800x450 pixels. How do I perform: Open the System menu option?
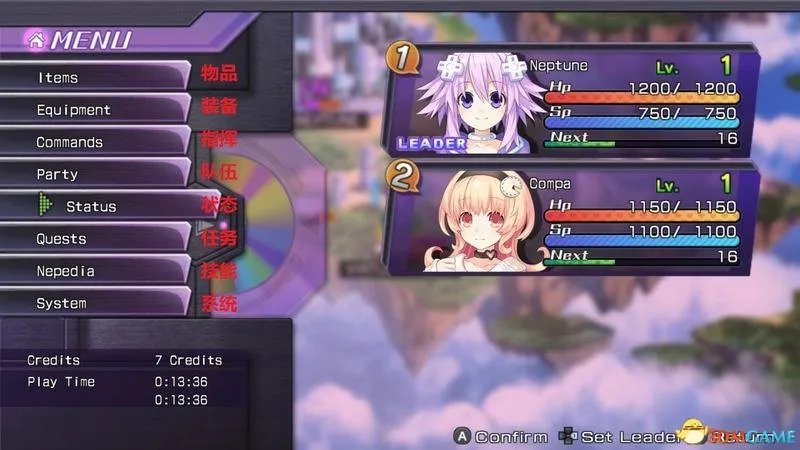coord(95,303)
